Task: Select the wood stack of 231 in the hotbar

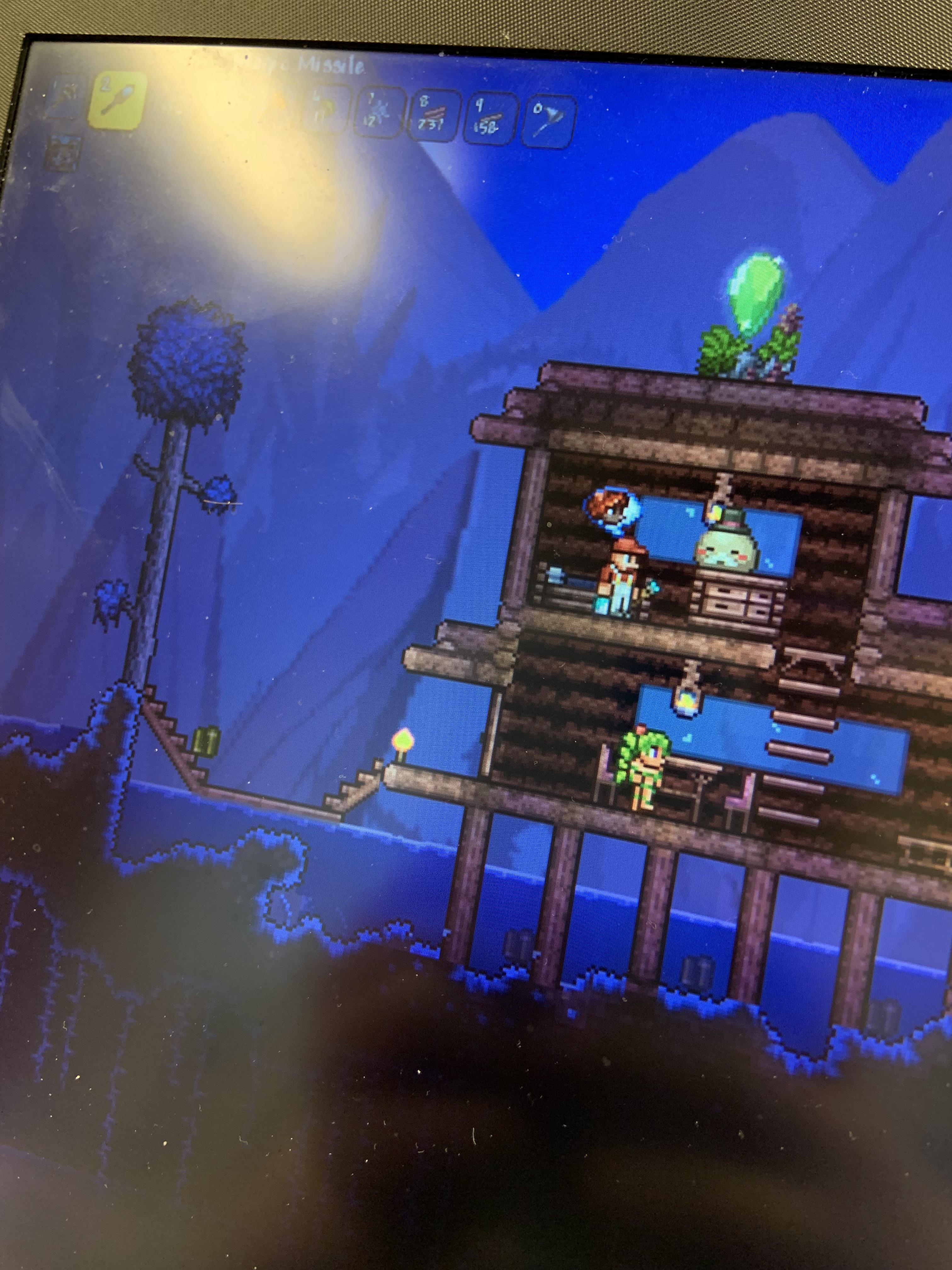Action: (x=434, y=115)
